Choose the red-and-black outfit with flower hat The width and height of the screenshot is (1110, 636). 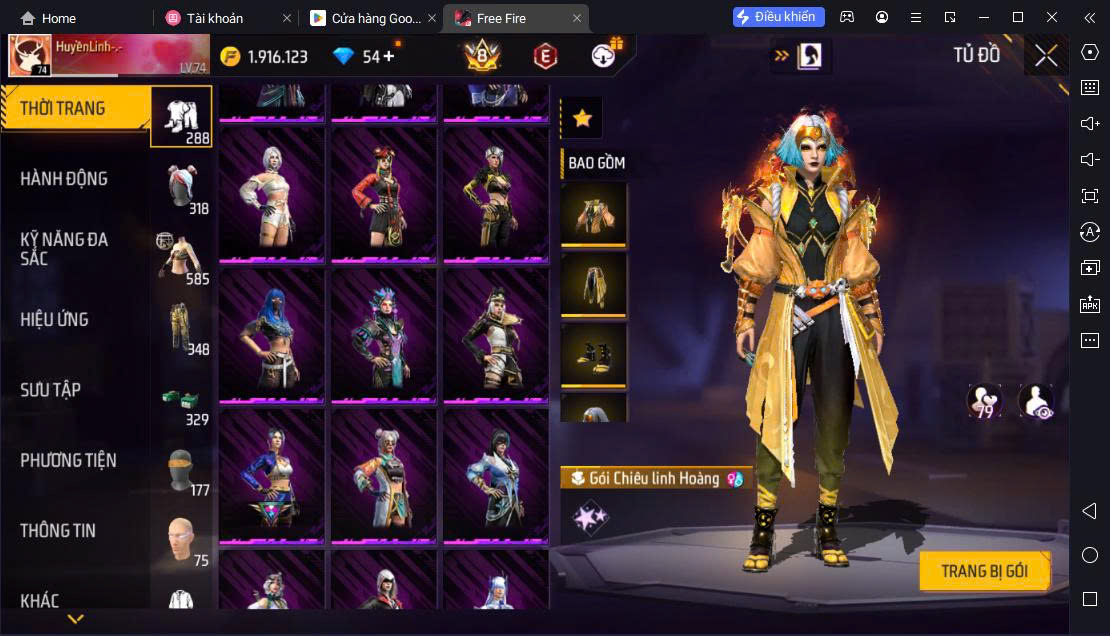(384, 193)
